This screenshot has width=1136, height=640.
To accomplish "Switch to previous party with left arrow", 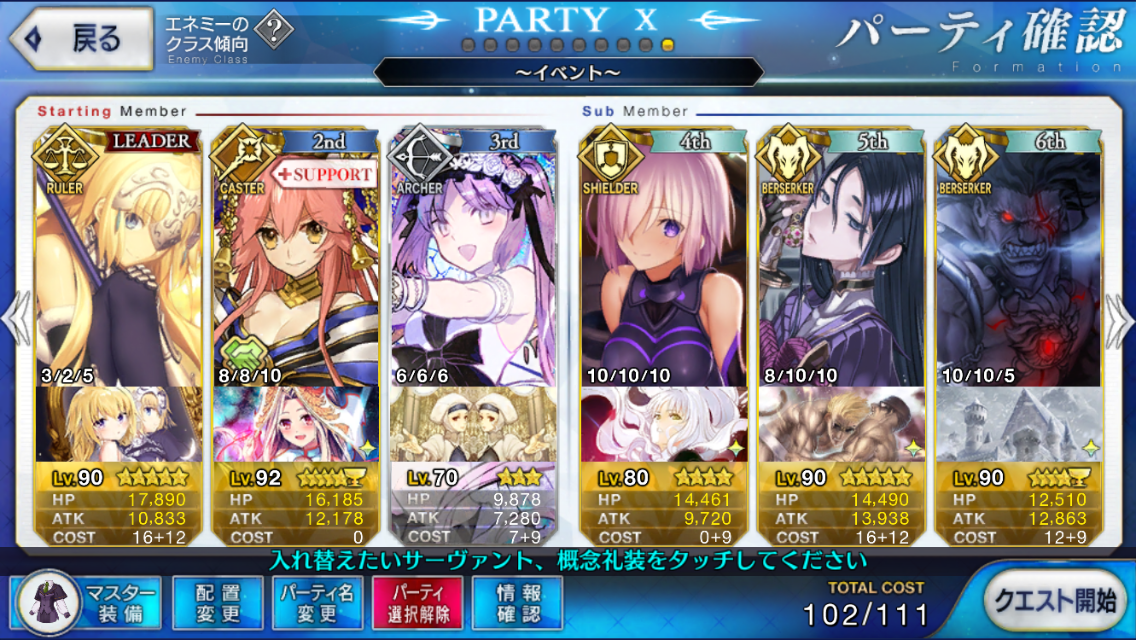I will (x=16, y=320).
